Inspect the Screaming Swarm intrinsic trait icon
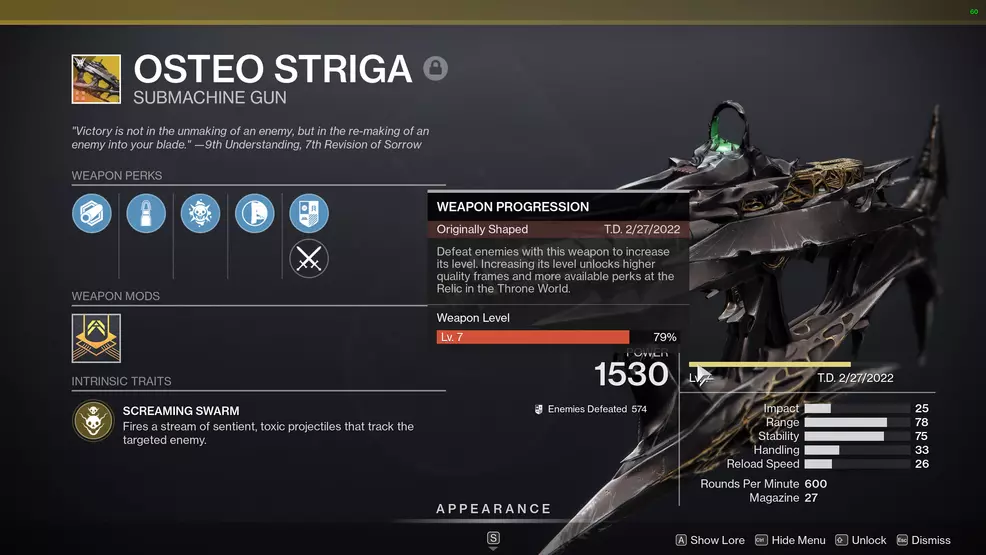Screen dimensions: 986x555 coord(93,422)
